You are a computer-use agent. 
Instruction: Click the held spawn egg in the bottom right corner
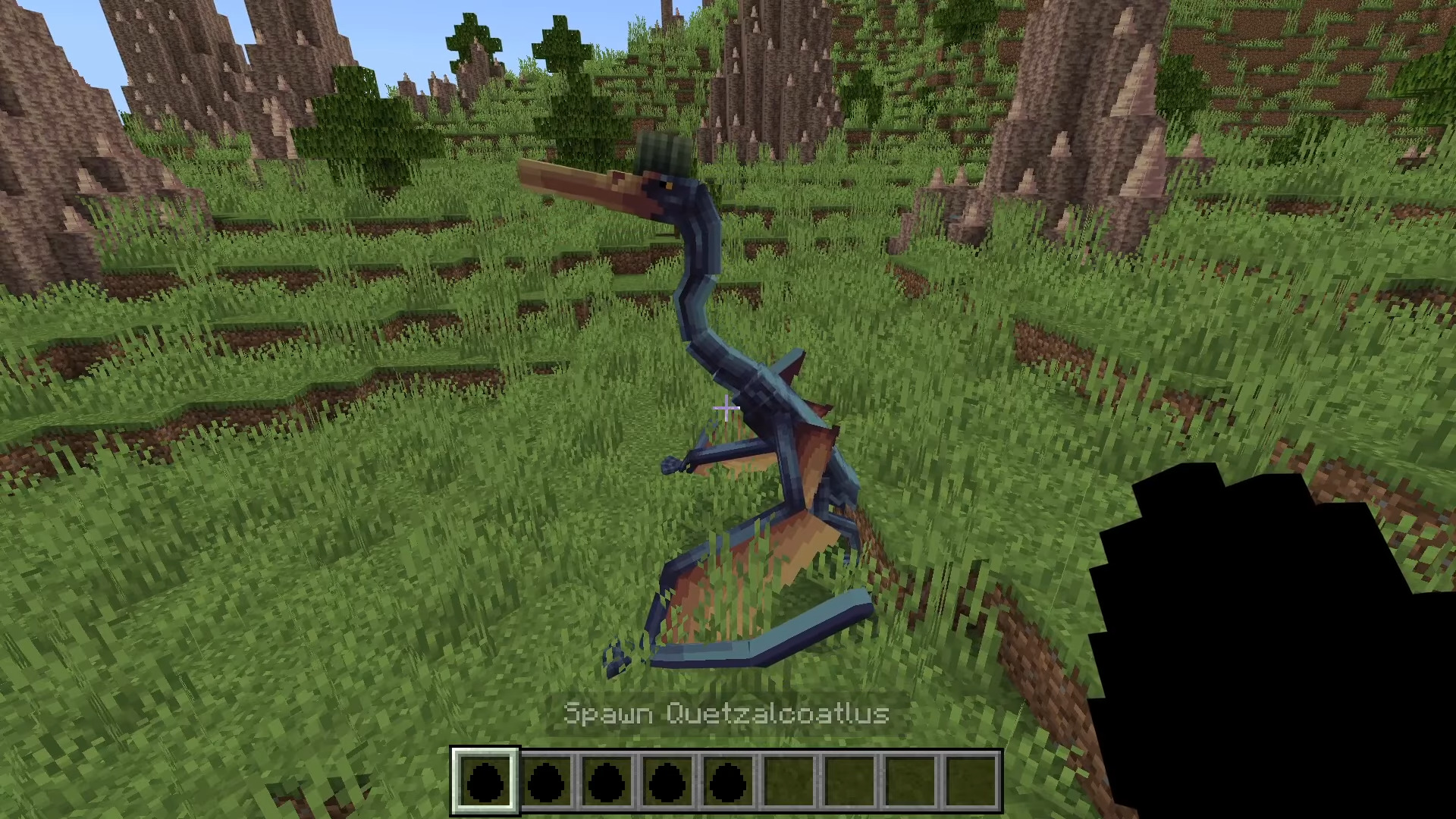click(1289, 660)
